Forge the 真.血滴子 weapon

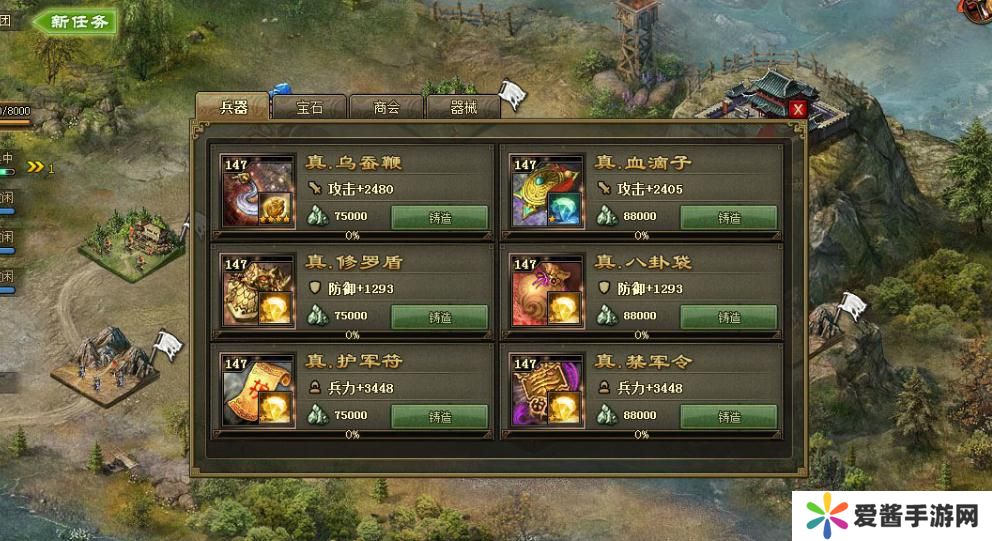[728, 217]
